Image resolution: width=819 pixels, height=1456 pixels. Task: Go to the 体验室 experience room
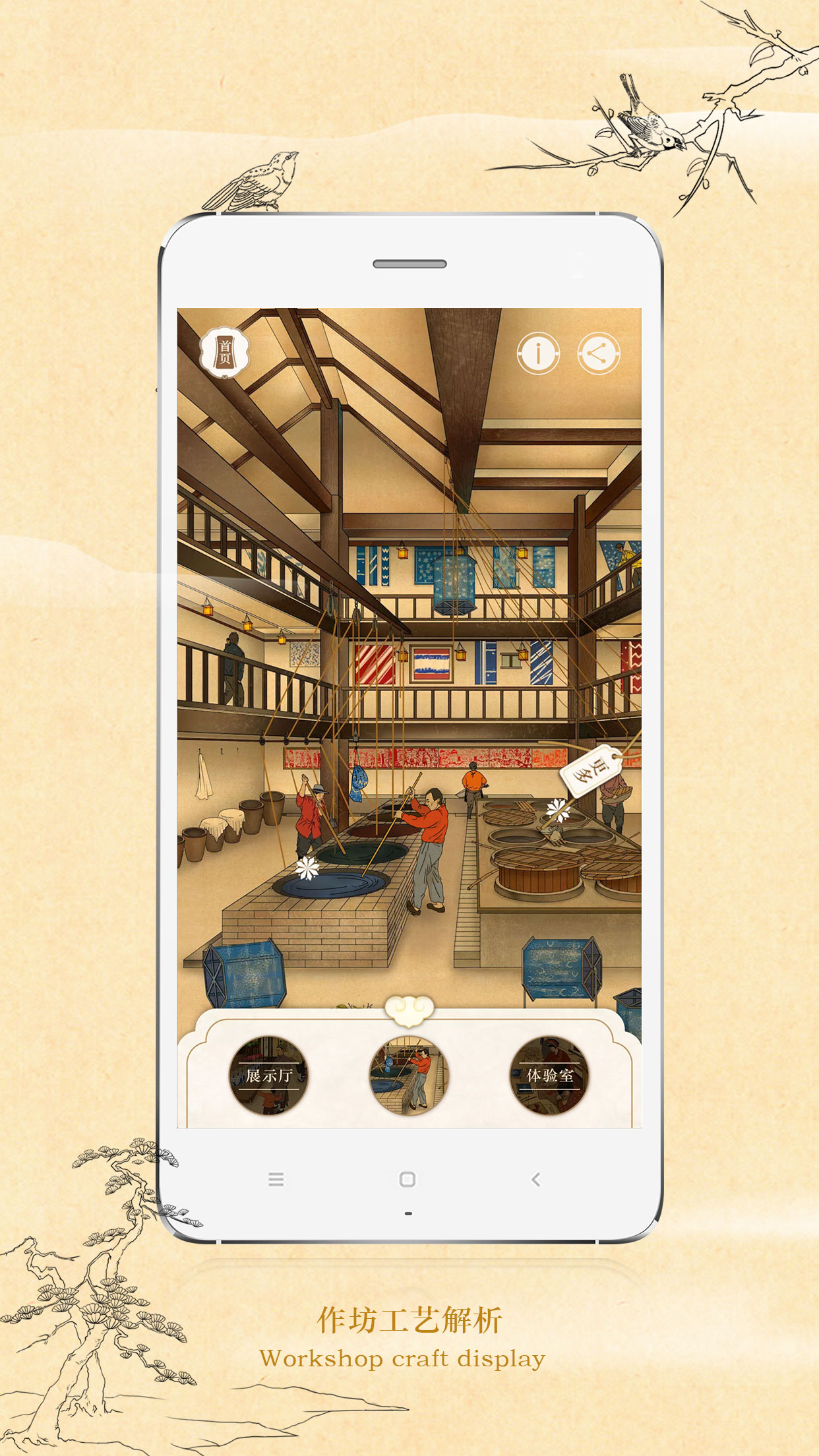pyautogui.click(x=549, y=1076)
